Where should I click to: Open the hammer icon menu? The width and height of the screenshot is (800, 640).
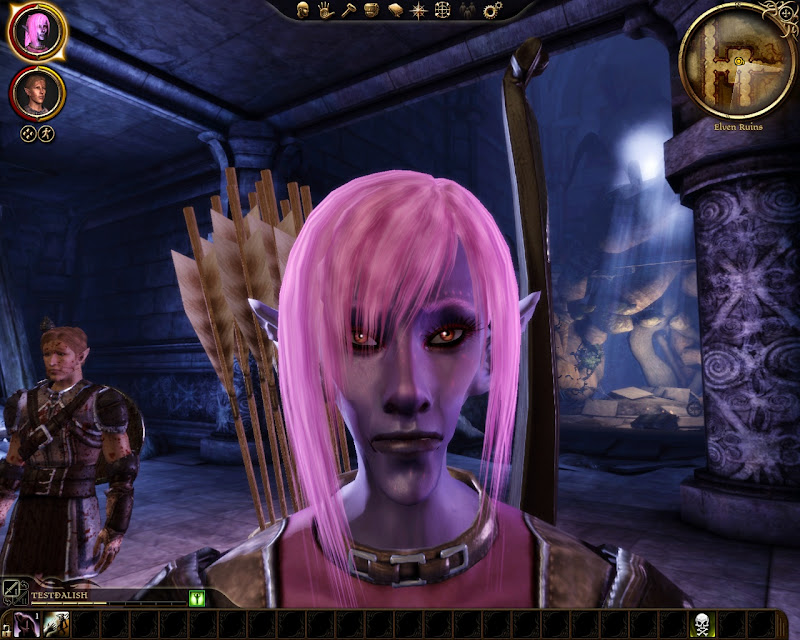point(349,10)
